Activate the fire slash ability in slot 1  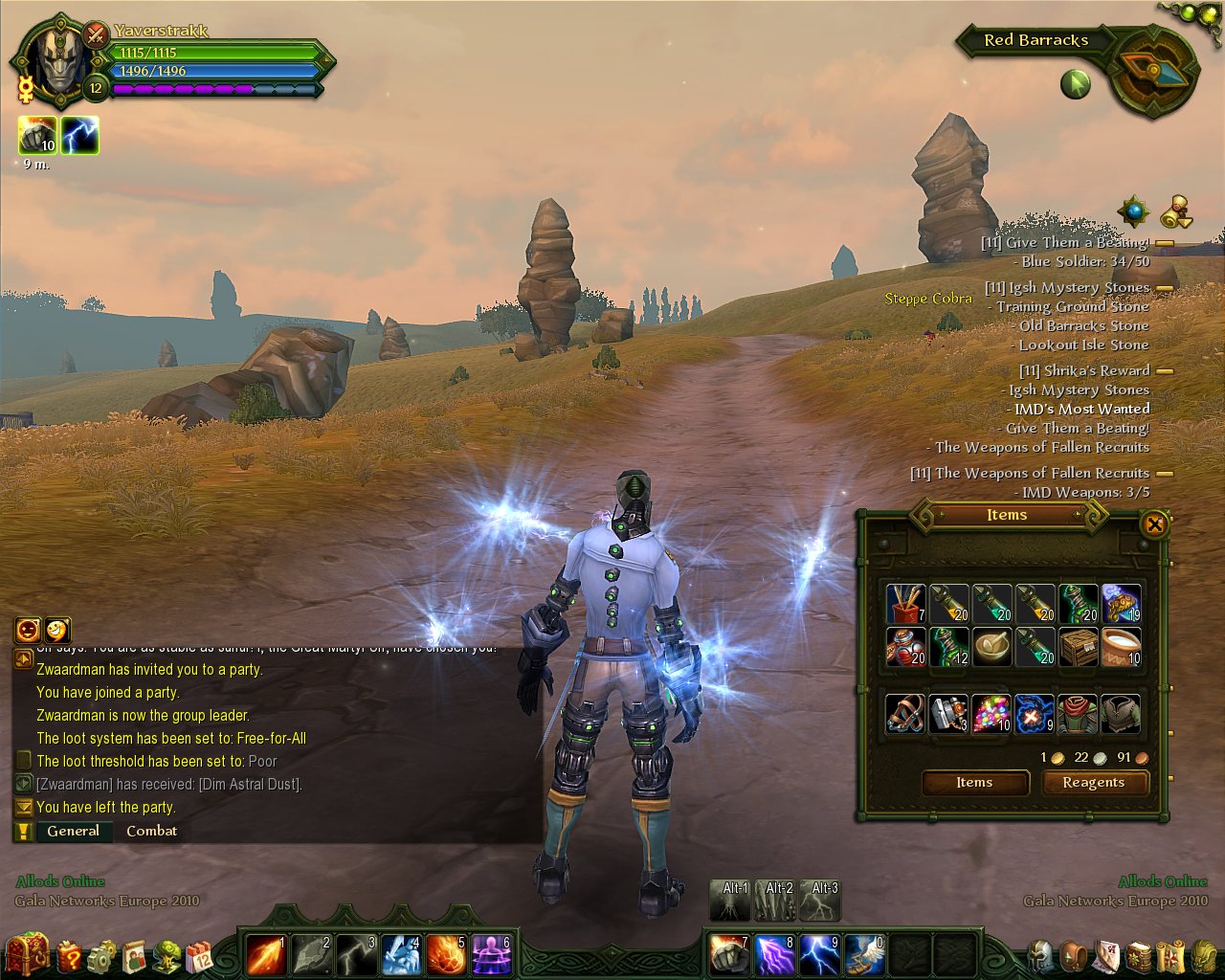[x=265, y=954]
